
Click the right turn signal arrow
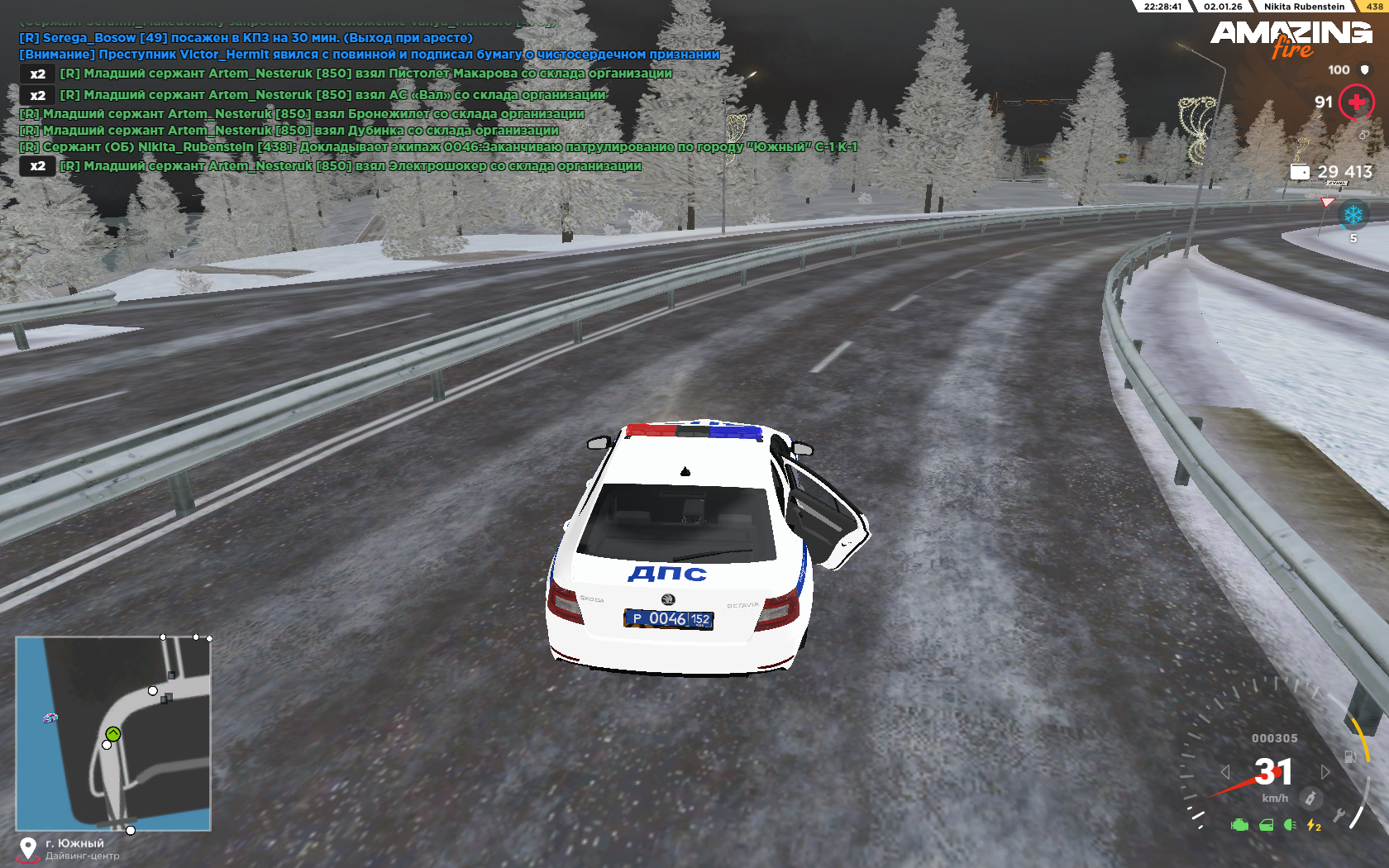1325,771
